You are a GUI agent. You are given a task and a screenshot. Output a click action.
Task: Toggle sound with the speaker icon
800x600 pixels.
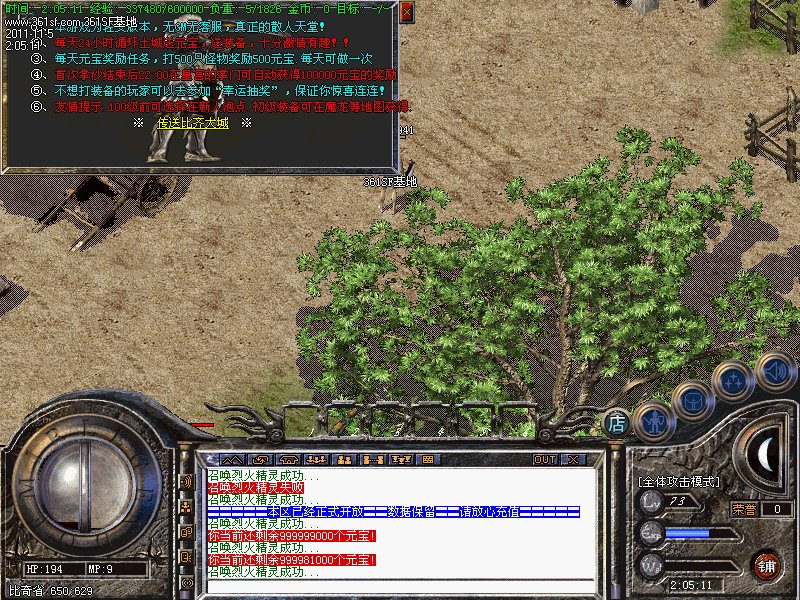[x=775, y=371]
